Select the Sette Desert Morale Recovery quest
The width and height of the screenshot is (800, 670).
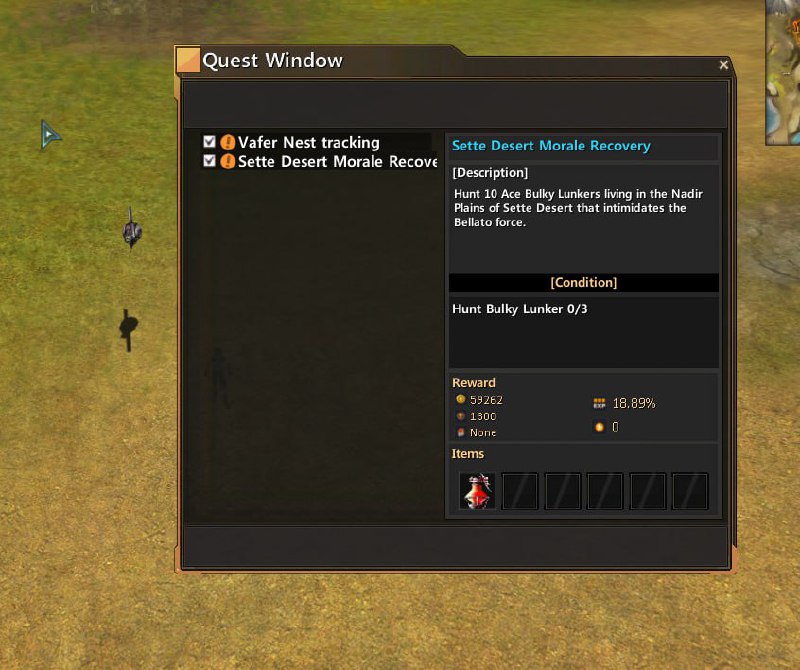337,162
